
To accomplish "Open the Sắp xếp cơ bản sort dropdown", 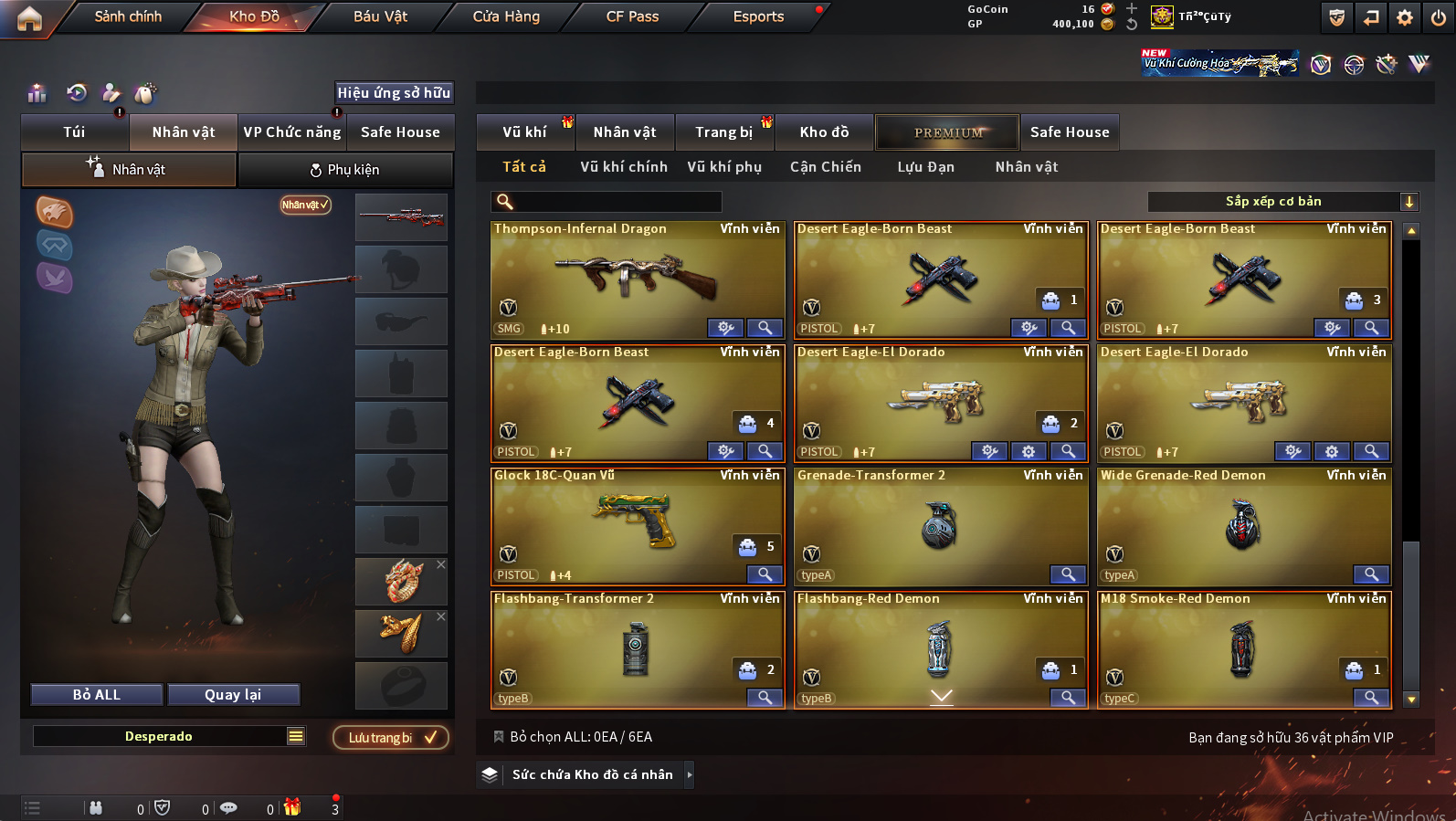I will 1282,202.
